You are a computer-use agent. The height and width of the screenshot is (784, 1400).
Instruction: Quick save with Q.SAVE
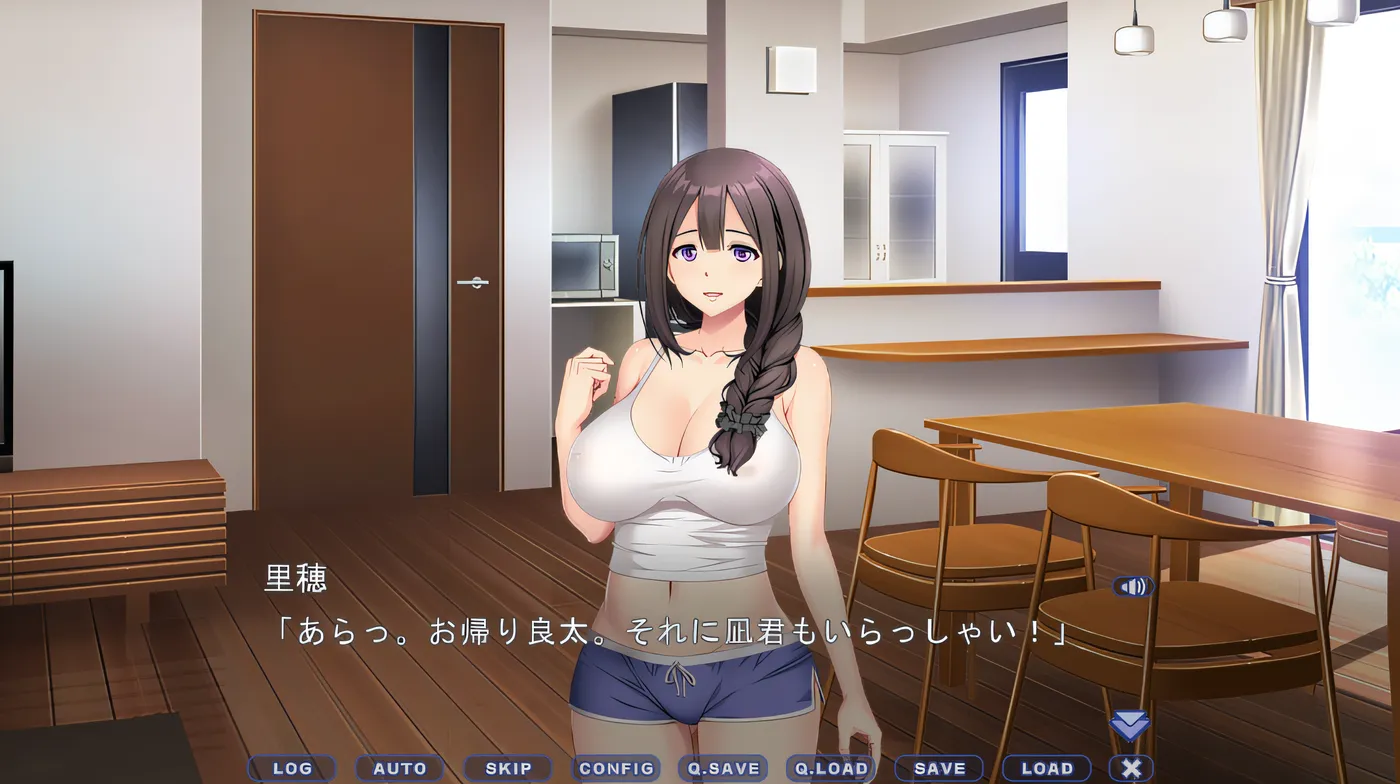[x=723, y=769]
